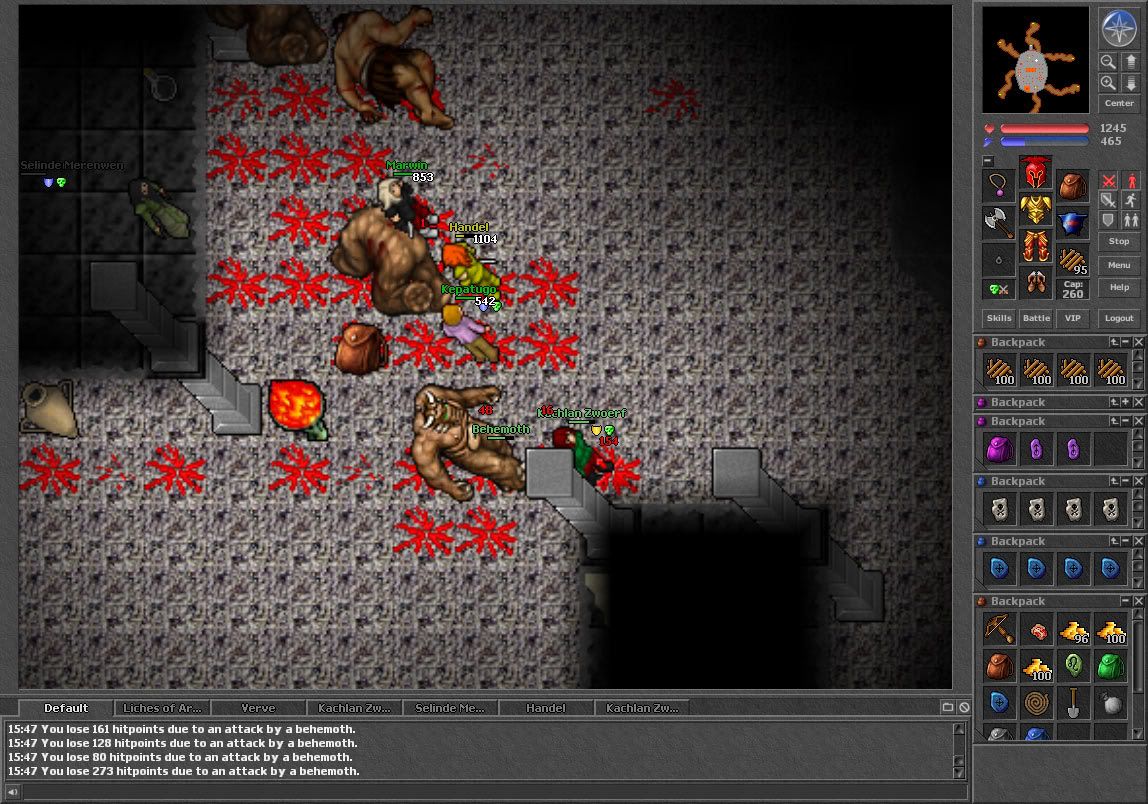Click the minimap compass rose

point(1119,28)
